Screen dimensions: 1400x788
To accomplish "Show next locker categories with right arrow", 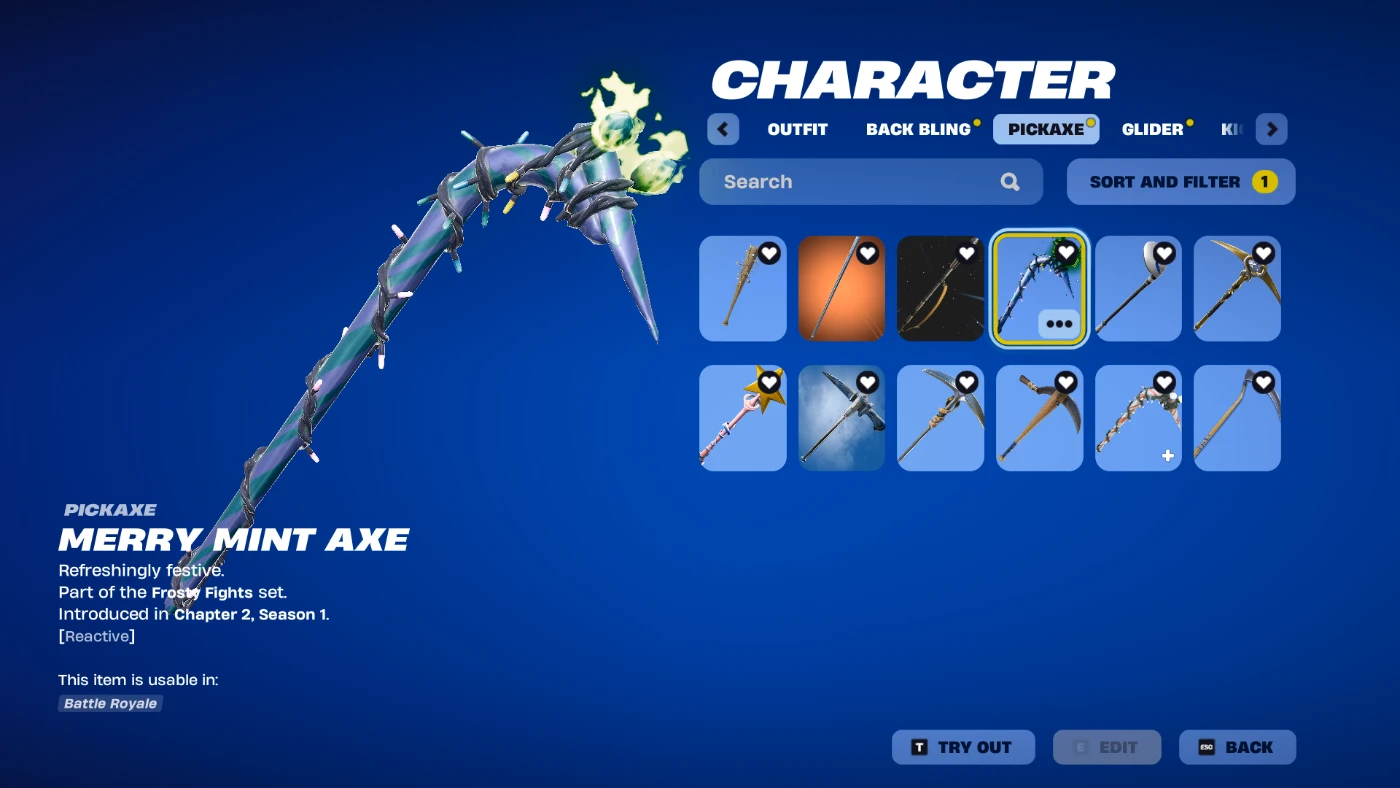I will coord(1271,129).
